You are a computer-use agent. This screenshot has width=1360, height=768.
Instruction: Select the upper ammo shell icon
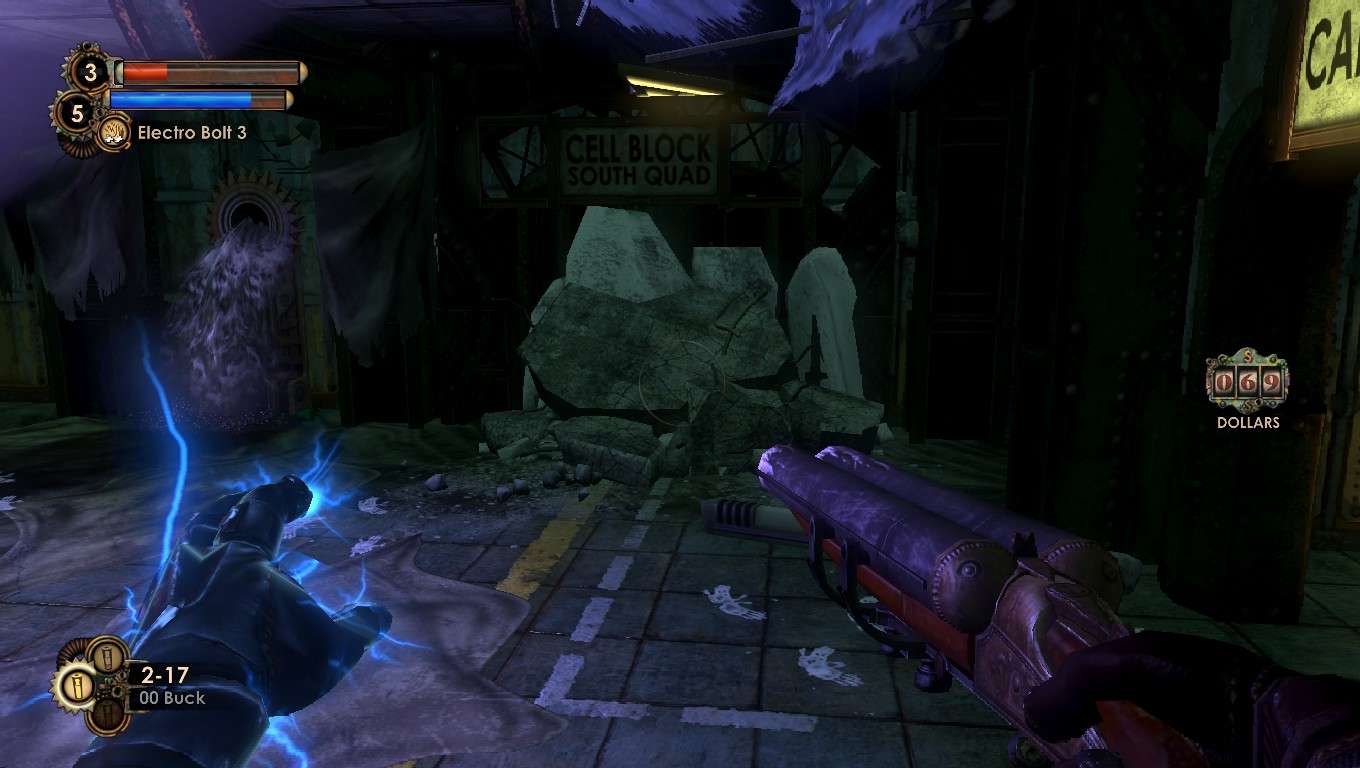(105, 657)
